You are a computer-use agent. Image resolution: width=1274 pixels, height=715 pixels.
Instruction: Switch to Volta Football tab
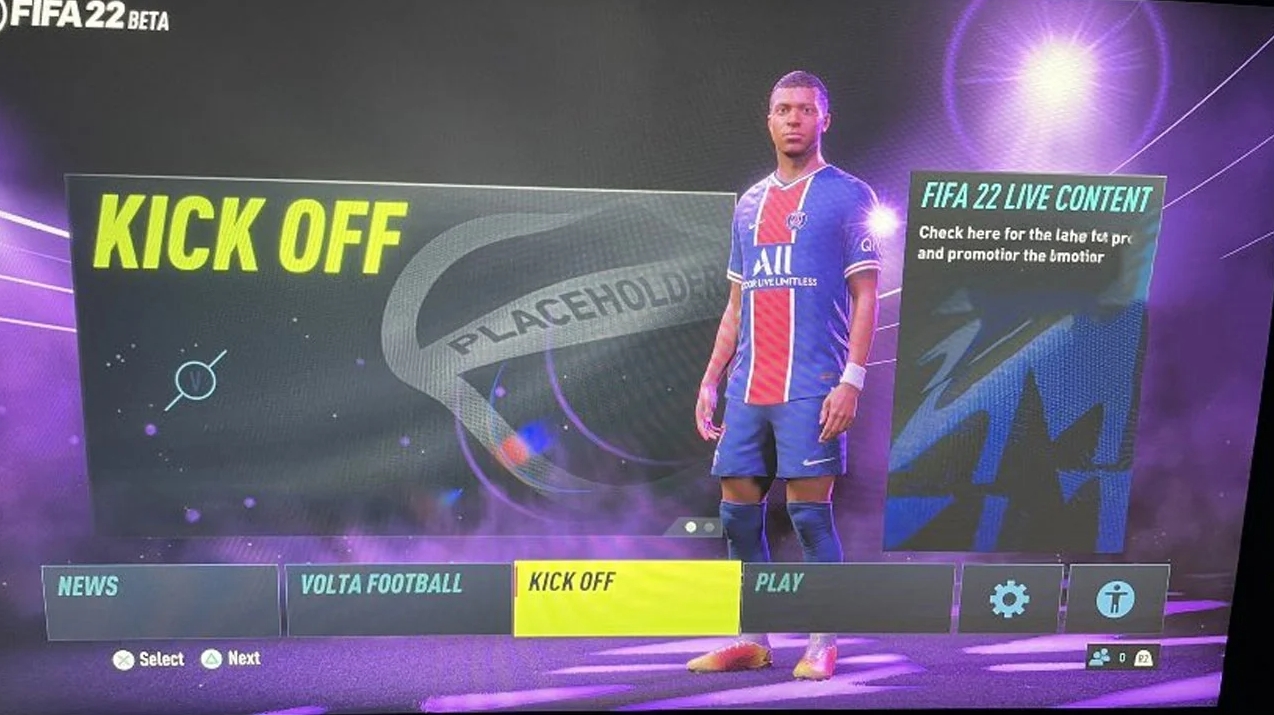pyautogui.click(x=398, y=599)
